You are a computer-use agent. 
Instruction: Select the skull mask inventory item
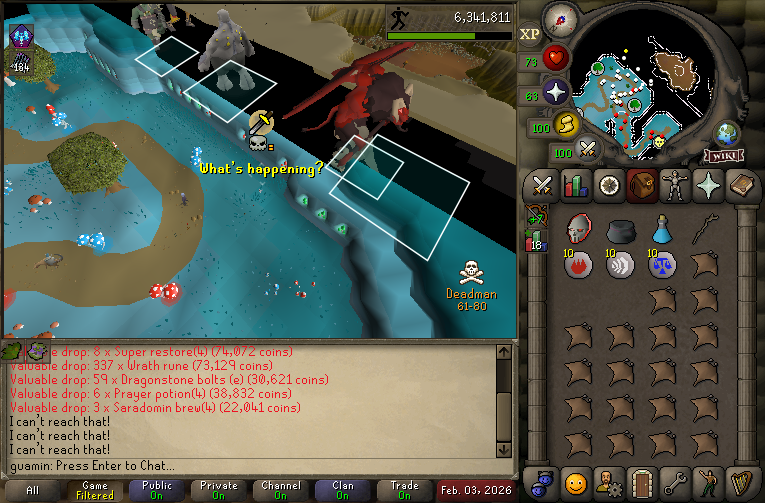pyautogui.click(x=577, y=230)
